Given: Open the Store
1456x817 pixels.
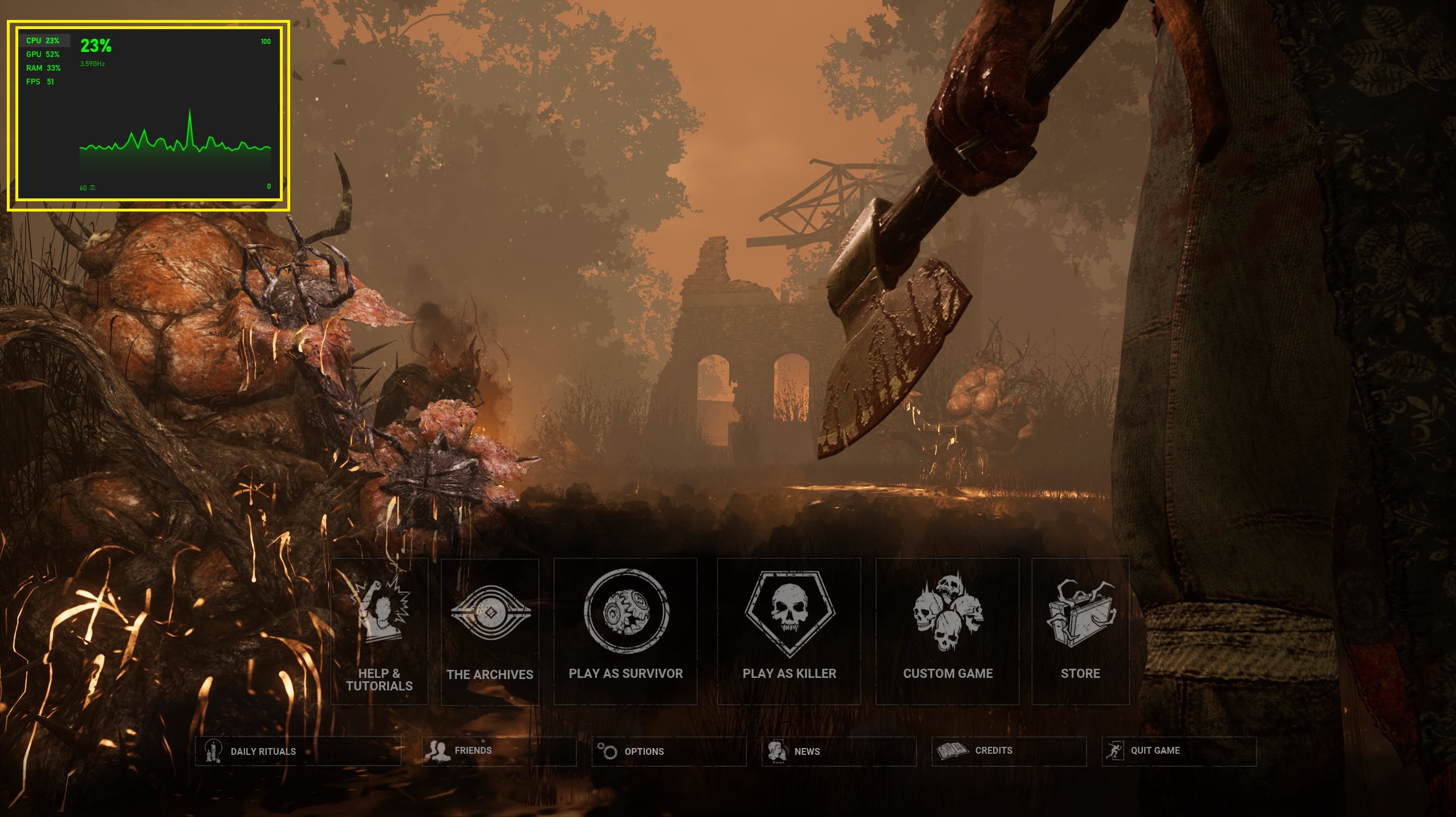Looking at the screenshot, I should click(x=1080, y=631).
